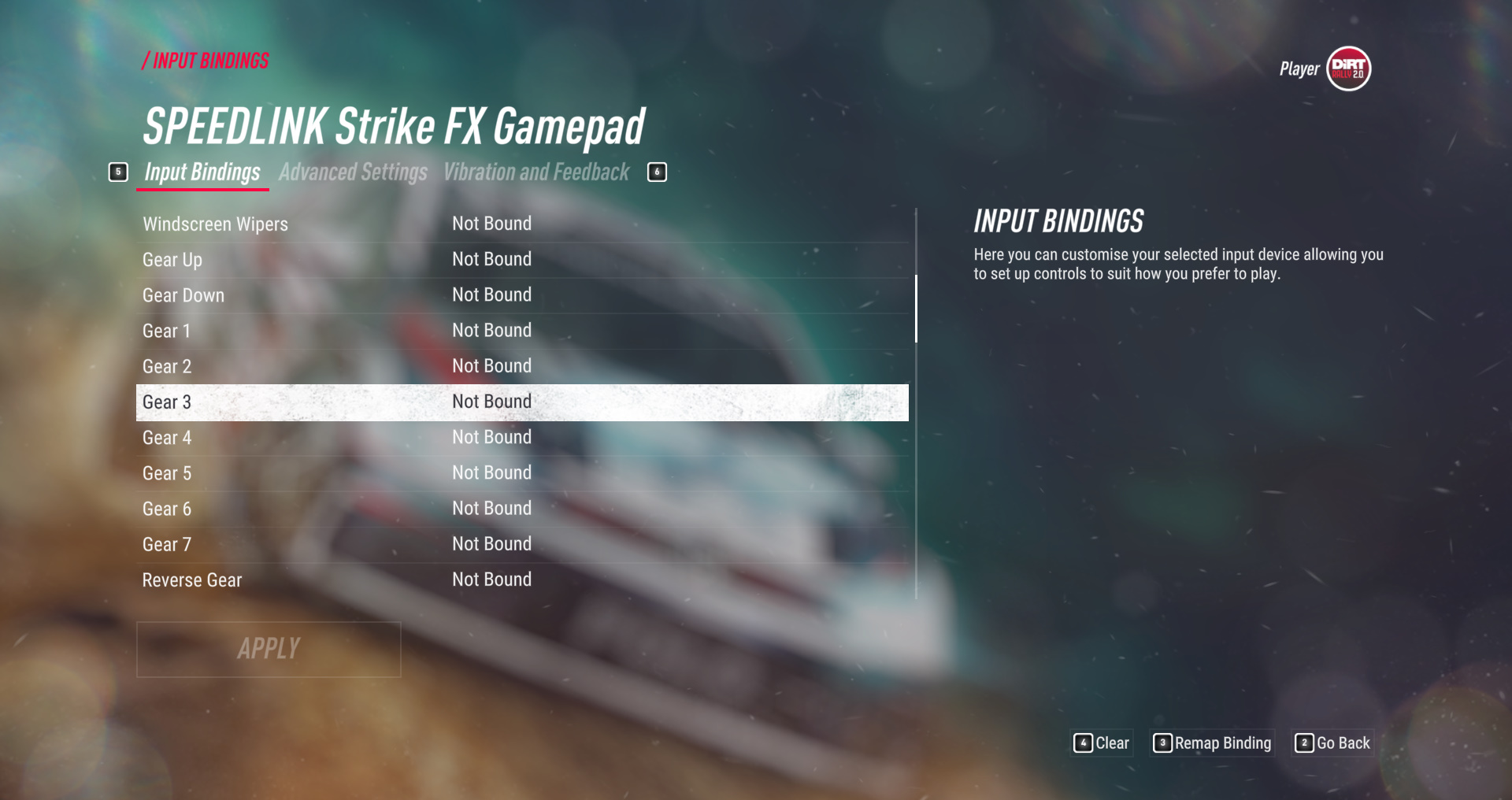Choose the Gear 4 binding row
Viewport: 1512px width, 800px height.
click(x=521, y=438)
